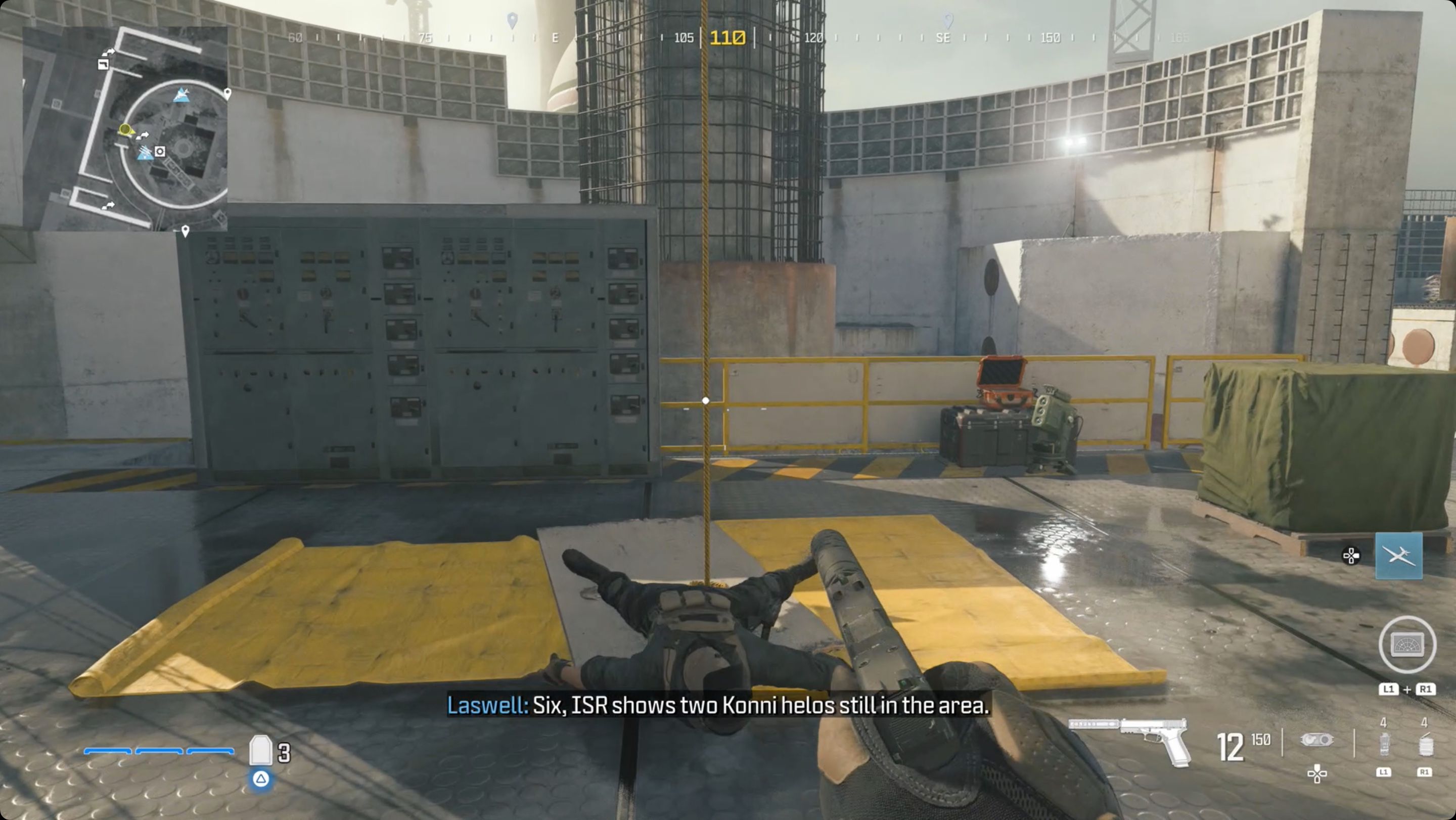Click the yellow player marker on the minimap
Image resolution: width=1456 pixels, height=820 pixels.
pos(125,130)
